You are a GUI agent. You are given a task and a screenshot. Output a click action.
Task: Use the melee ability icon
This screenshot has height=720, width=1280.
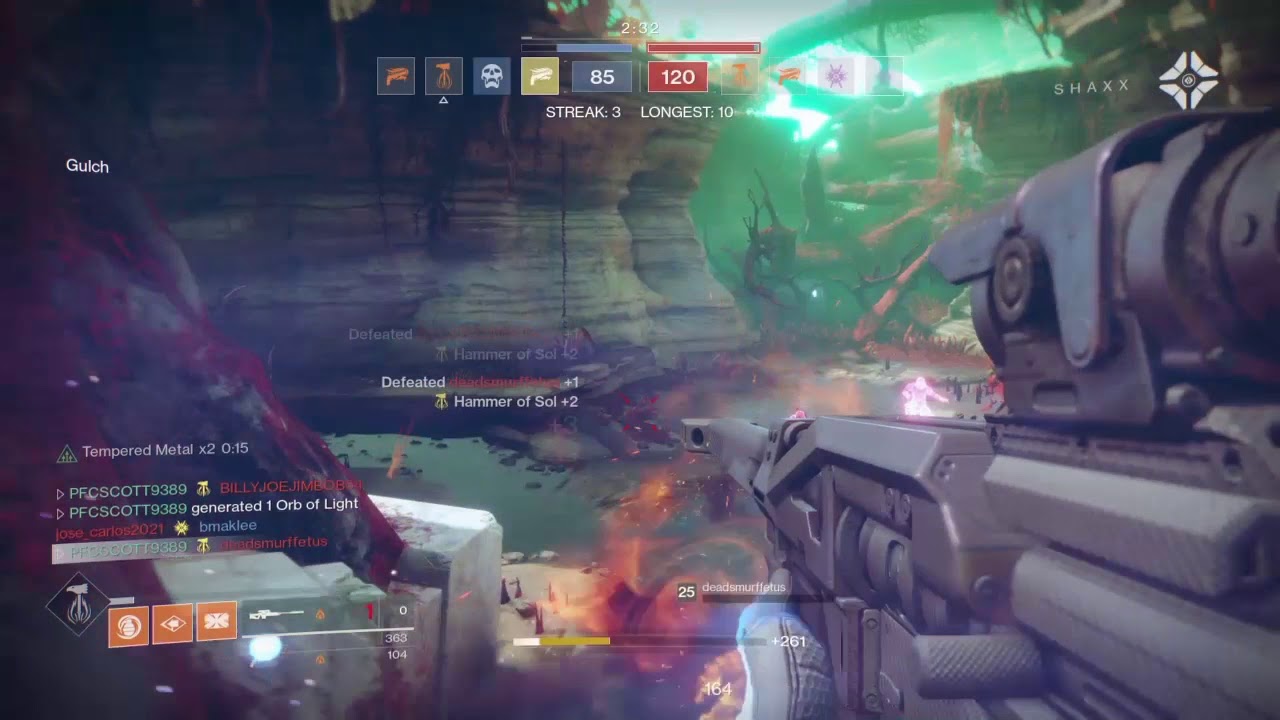click(217, 622)
